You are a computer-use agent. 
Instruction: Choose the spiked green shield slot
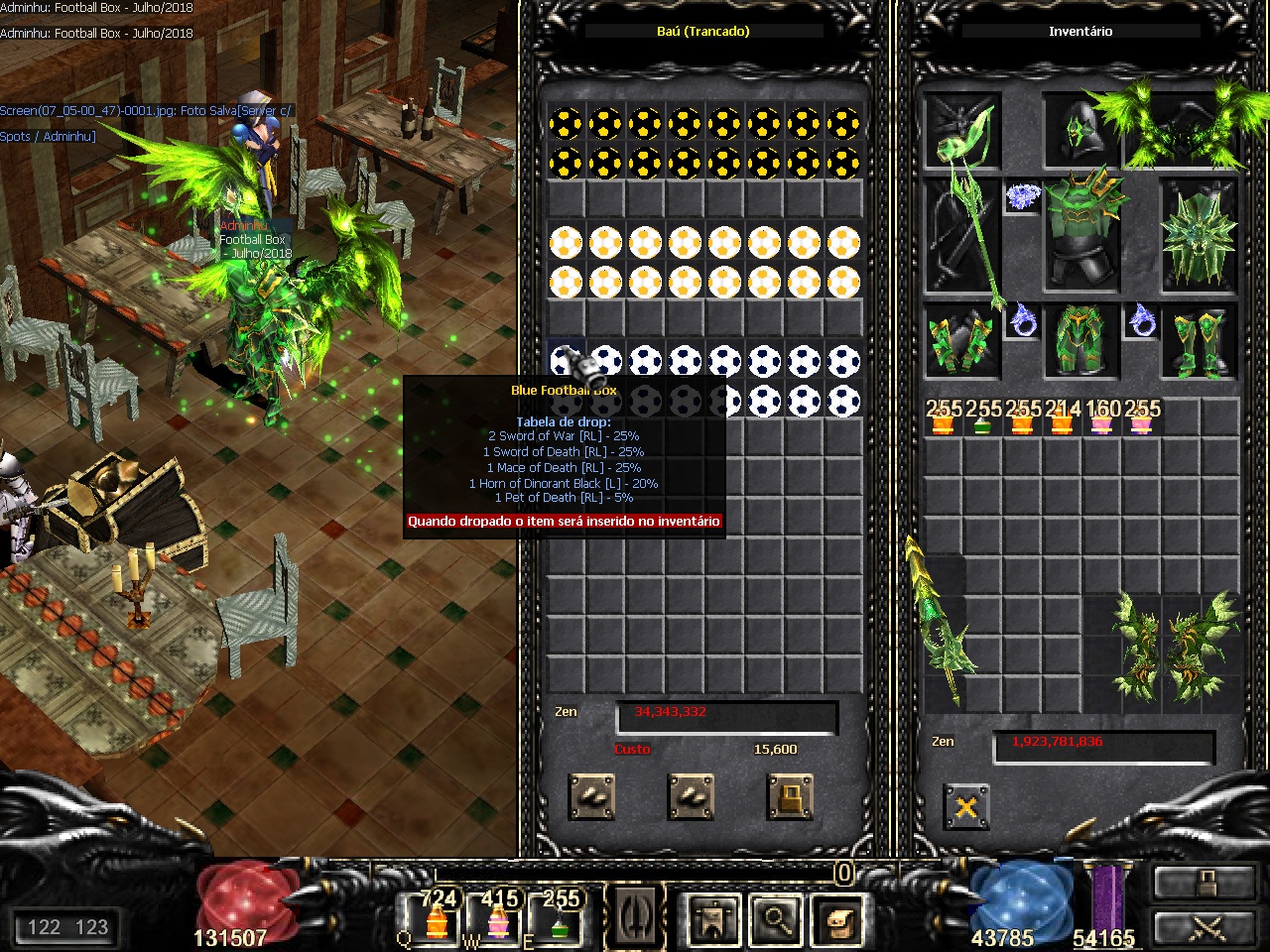tap(1199, 238)
